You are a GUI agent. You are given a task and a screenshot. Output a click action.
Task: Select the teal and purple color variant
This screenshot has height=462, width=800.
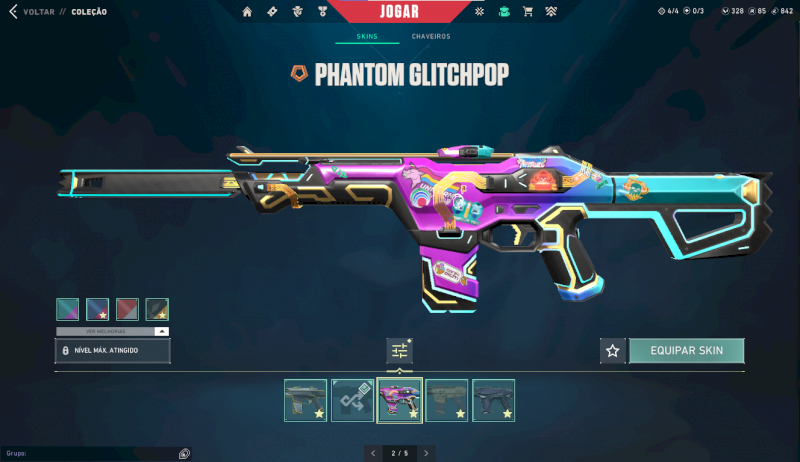(68, 309)
